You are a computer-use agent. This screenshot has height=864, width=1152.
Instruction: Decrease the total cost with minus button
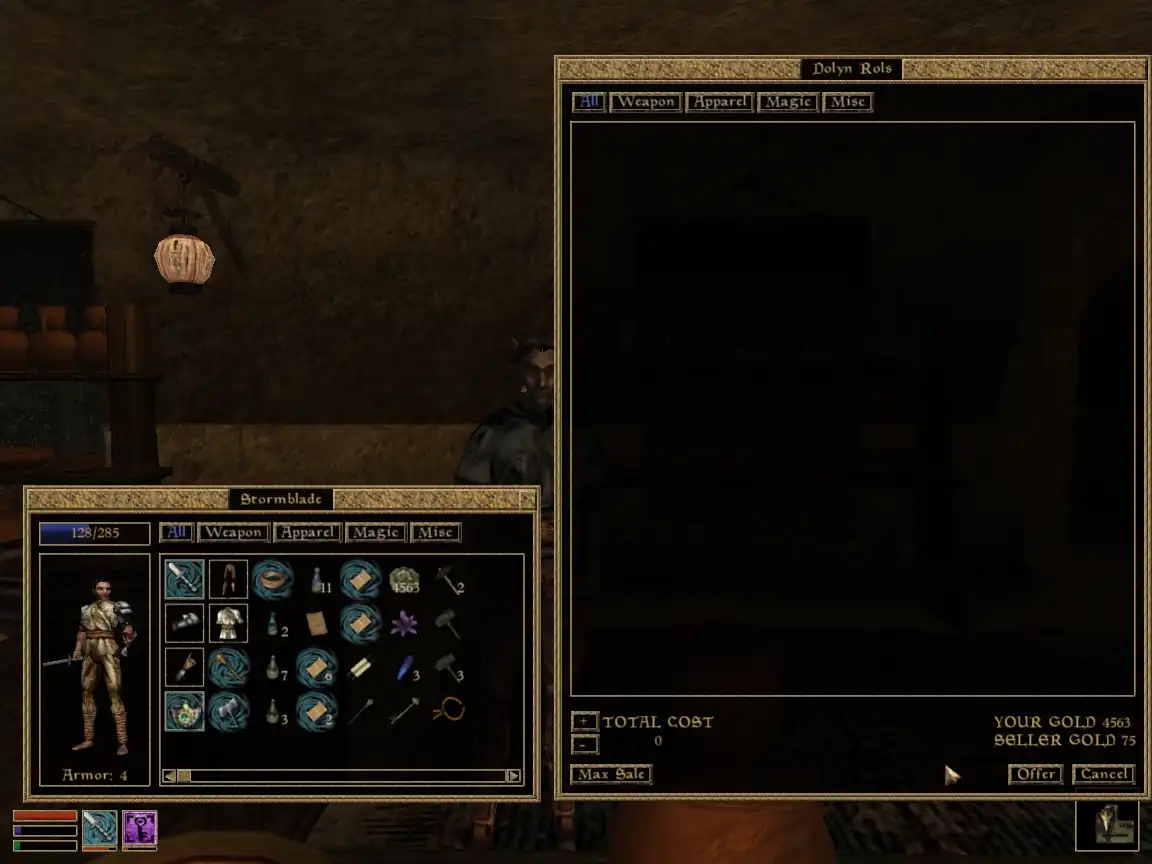585,744
